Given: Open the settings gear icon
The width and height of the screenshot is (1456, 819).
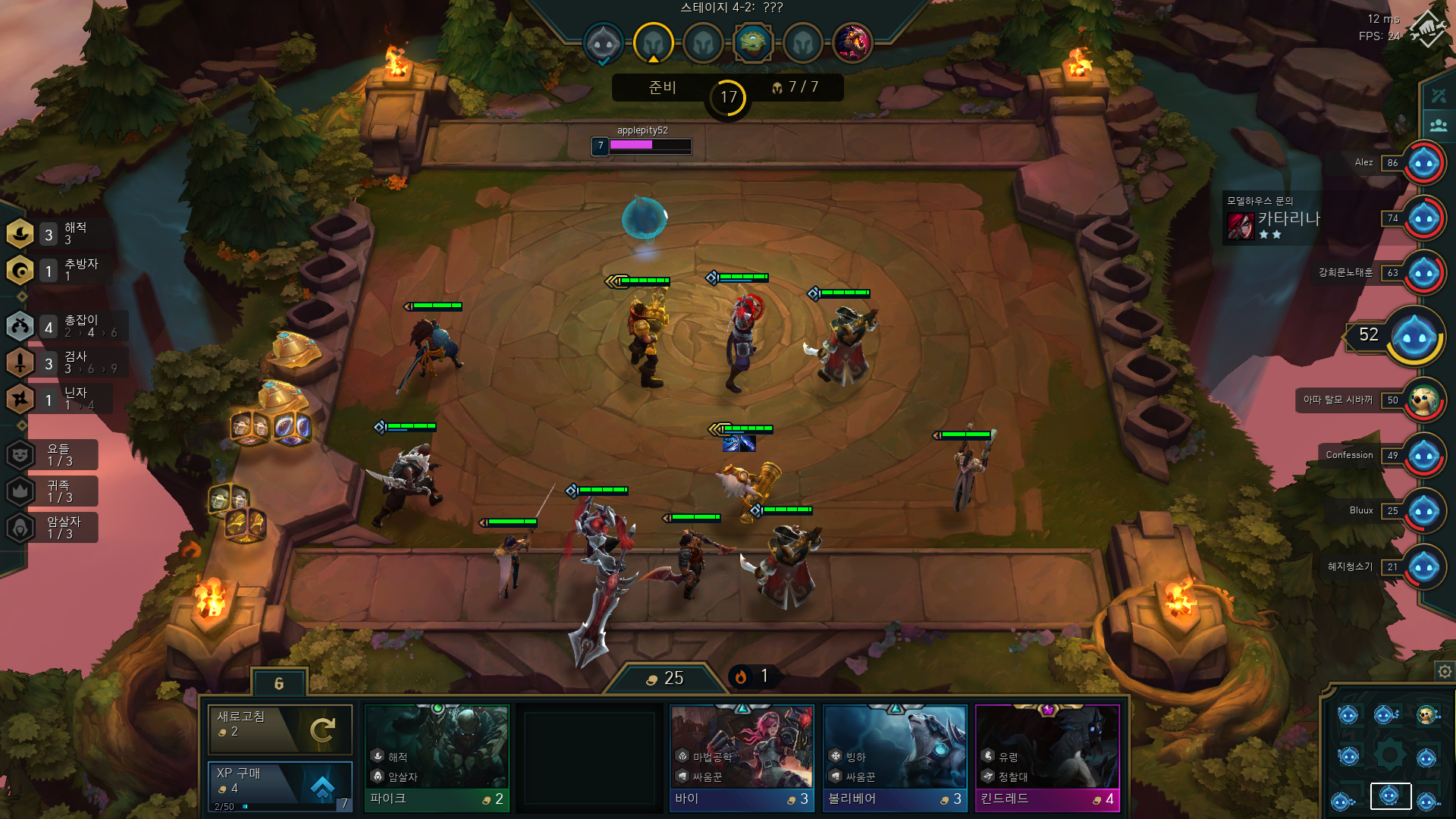Looking at the screenshot, I should 1445,671.
